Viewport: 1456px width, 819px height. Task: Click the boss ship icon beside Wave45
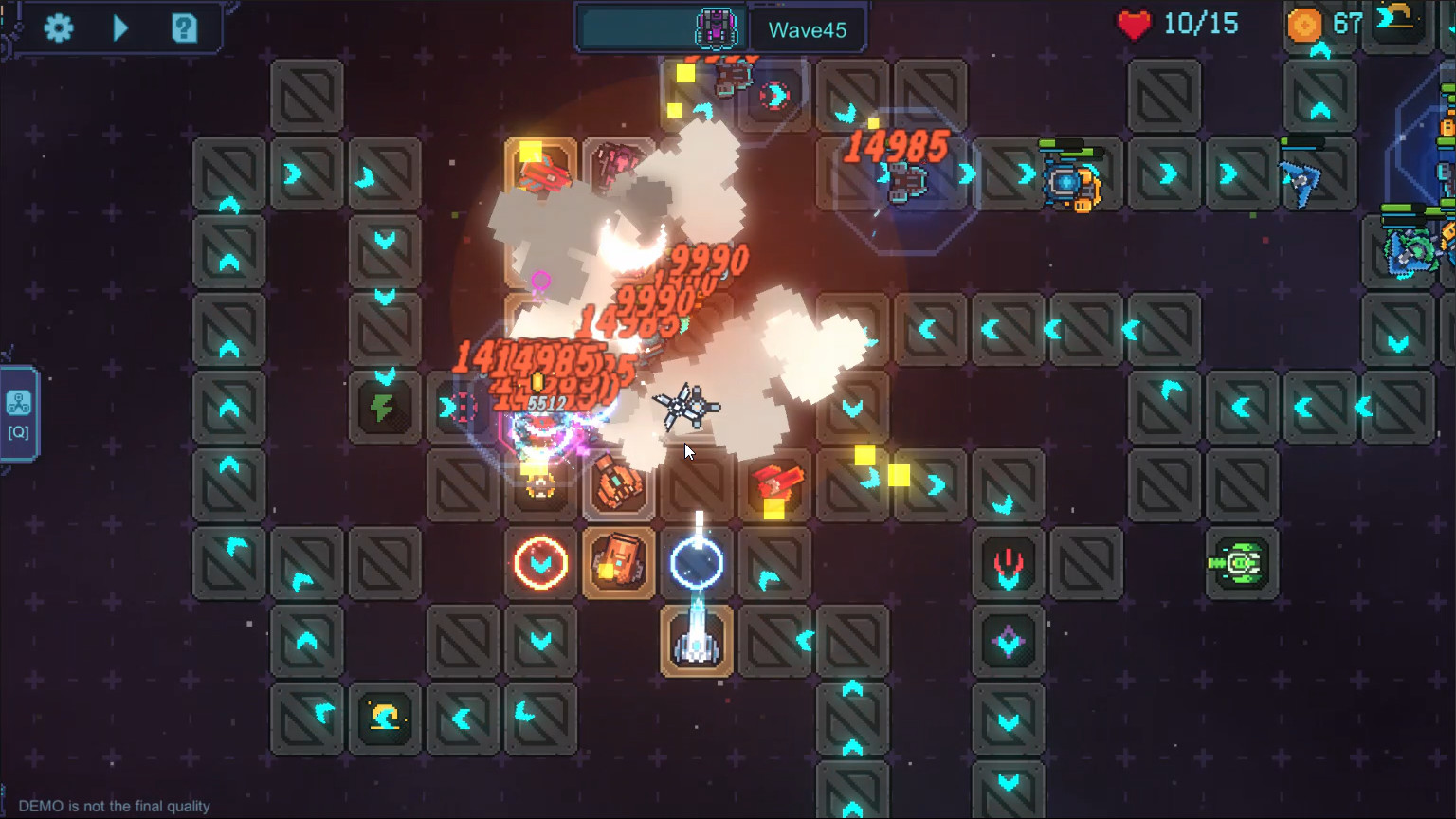(x=716, y=28)
